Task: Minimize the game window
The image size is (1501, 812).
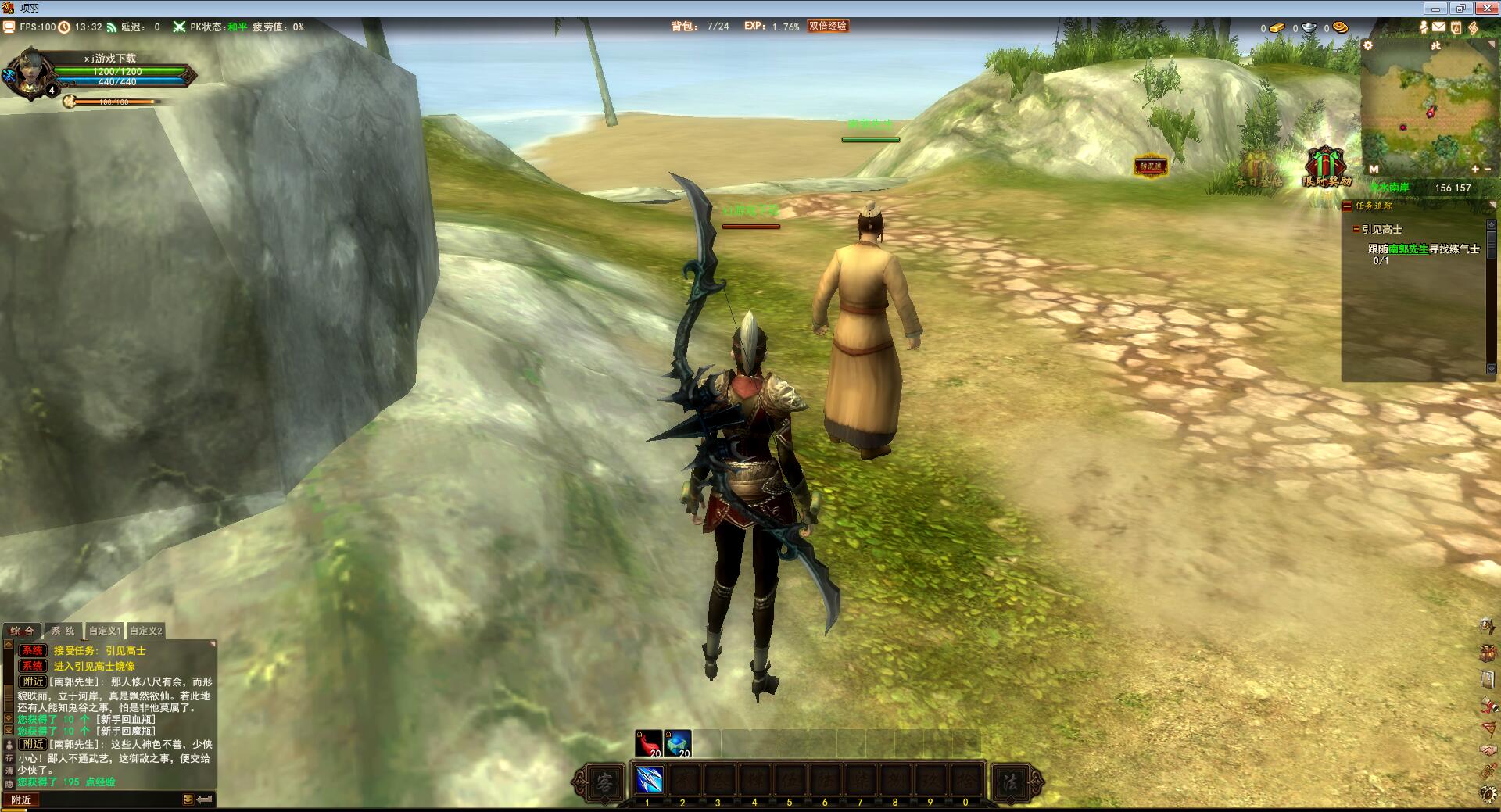Action: pos(1436,9)
